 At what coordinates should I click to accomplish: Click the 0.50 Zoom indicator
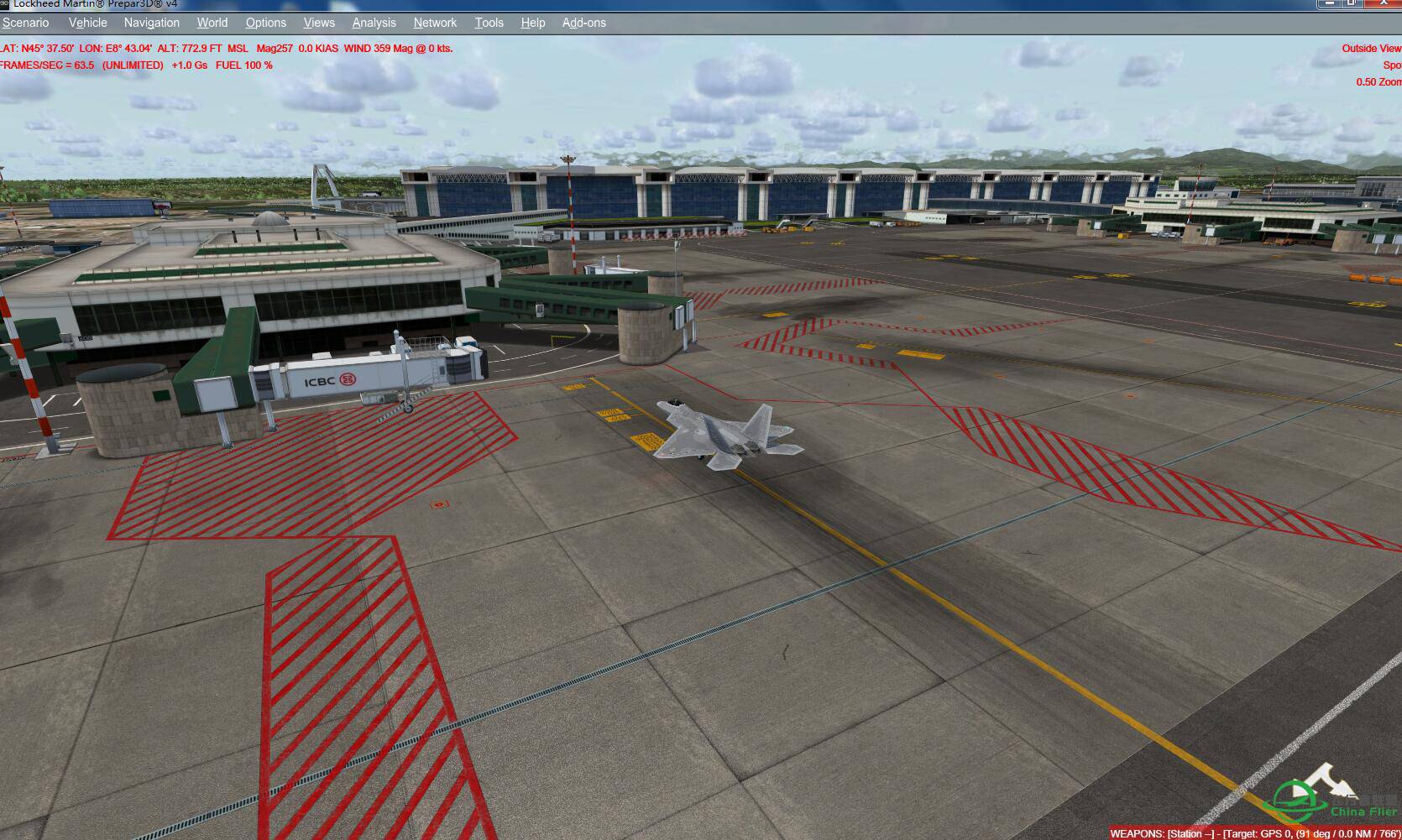pyautogui.click(x=1378, y=81)
